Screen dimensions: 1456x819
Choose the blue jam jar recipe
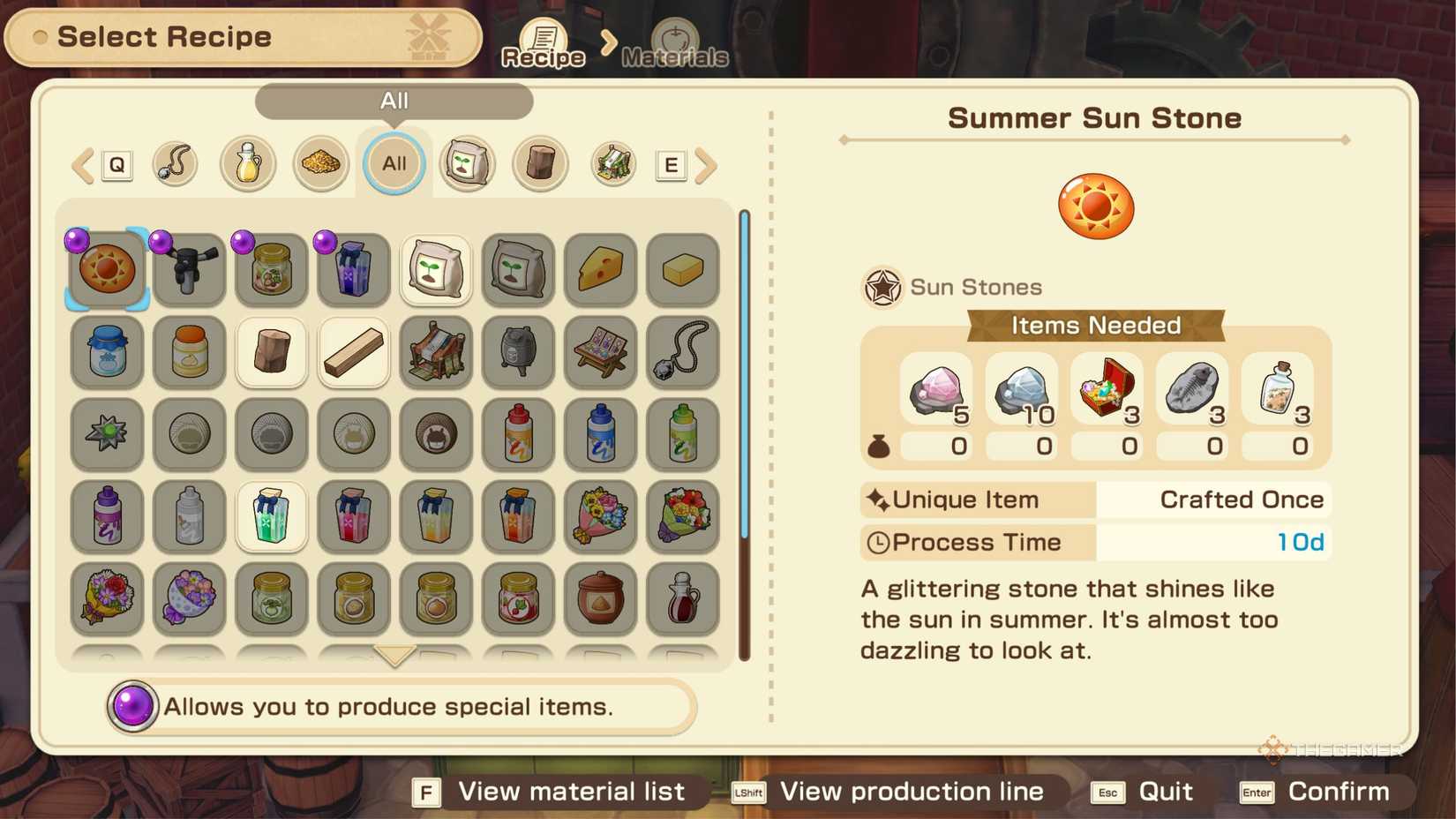pyautogui.click(x=106, y=352)
